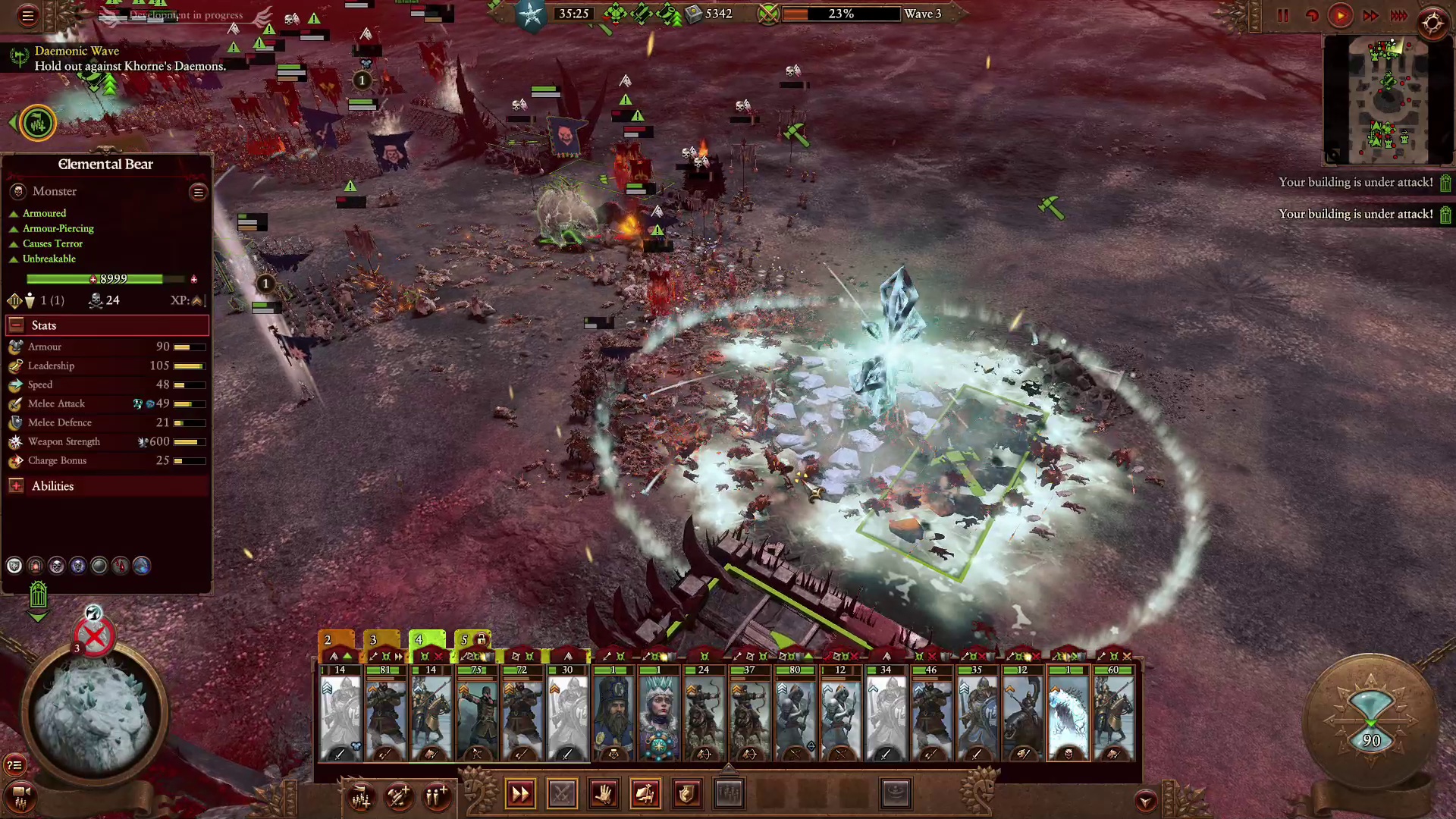Open the compass-star settings button by the minimap

tap(1432, 23)
